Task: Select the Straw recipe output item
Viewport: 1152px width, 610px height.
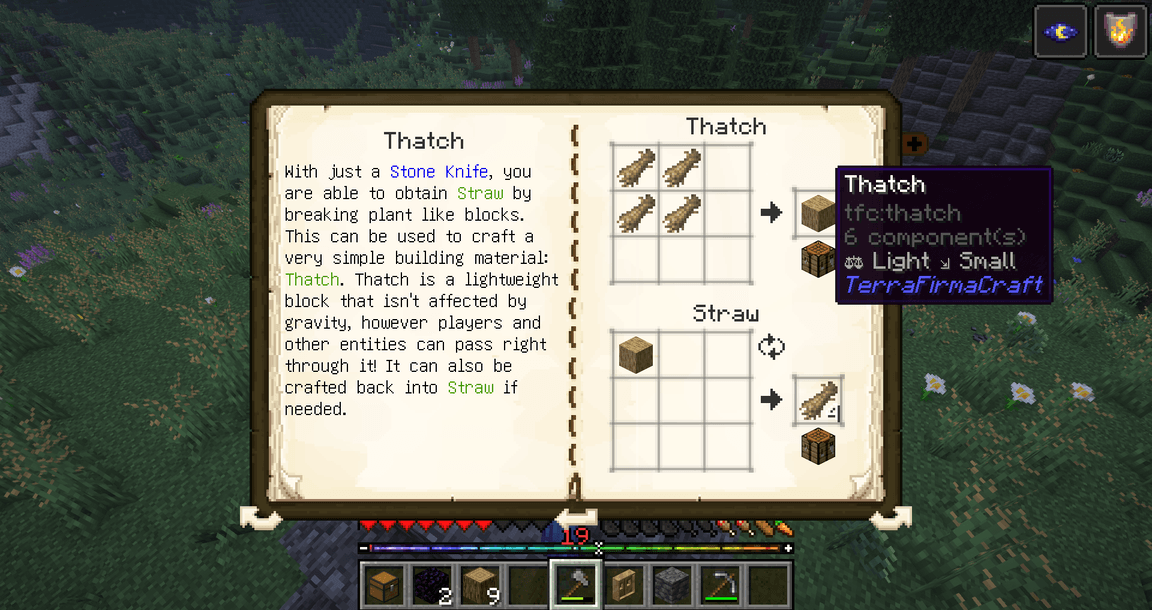Action: (x=818, y=400)
